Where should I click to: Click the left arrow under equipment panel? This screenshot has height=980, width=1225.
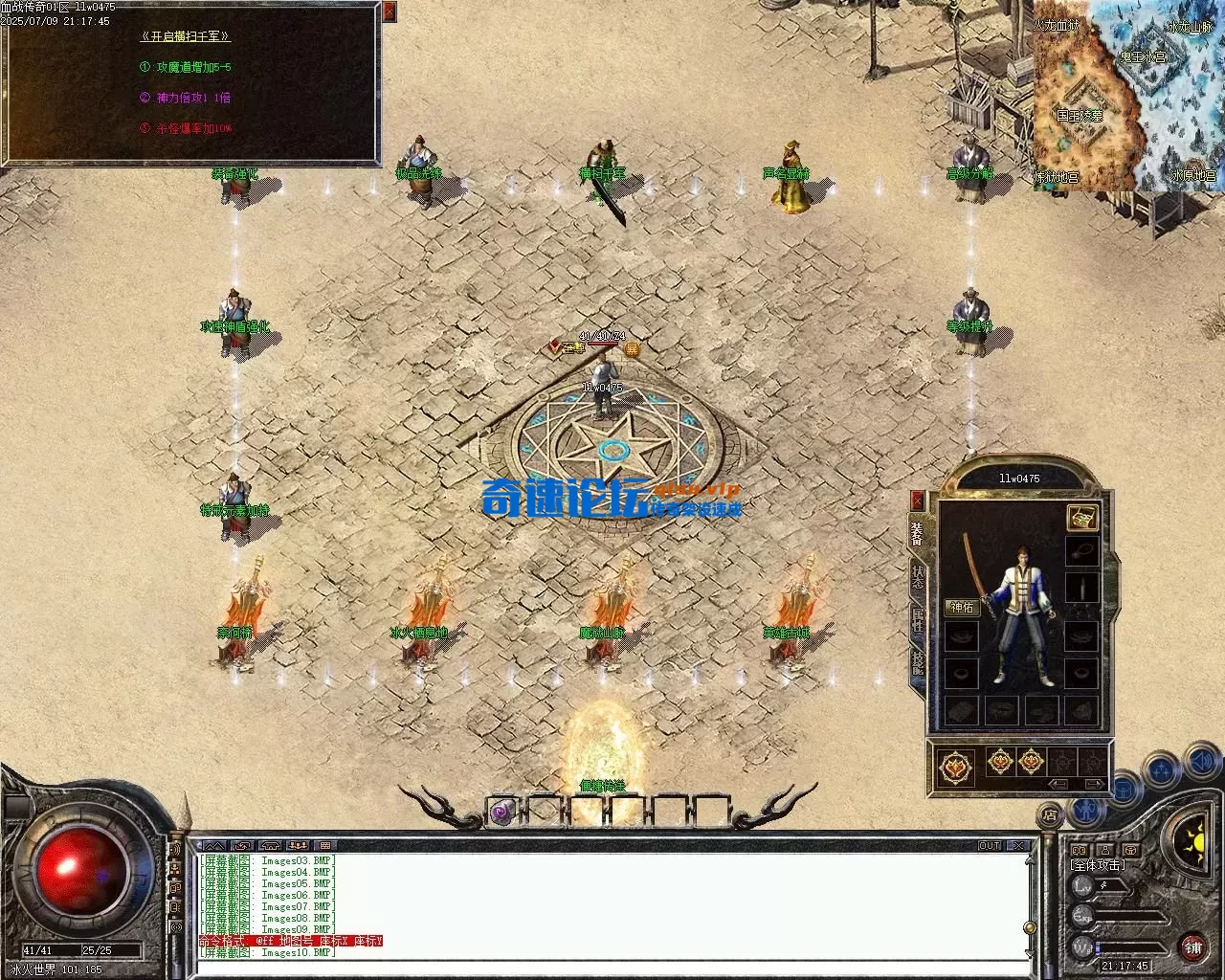coord(1059,784)
